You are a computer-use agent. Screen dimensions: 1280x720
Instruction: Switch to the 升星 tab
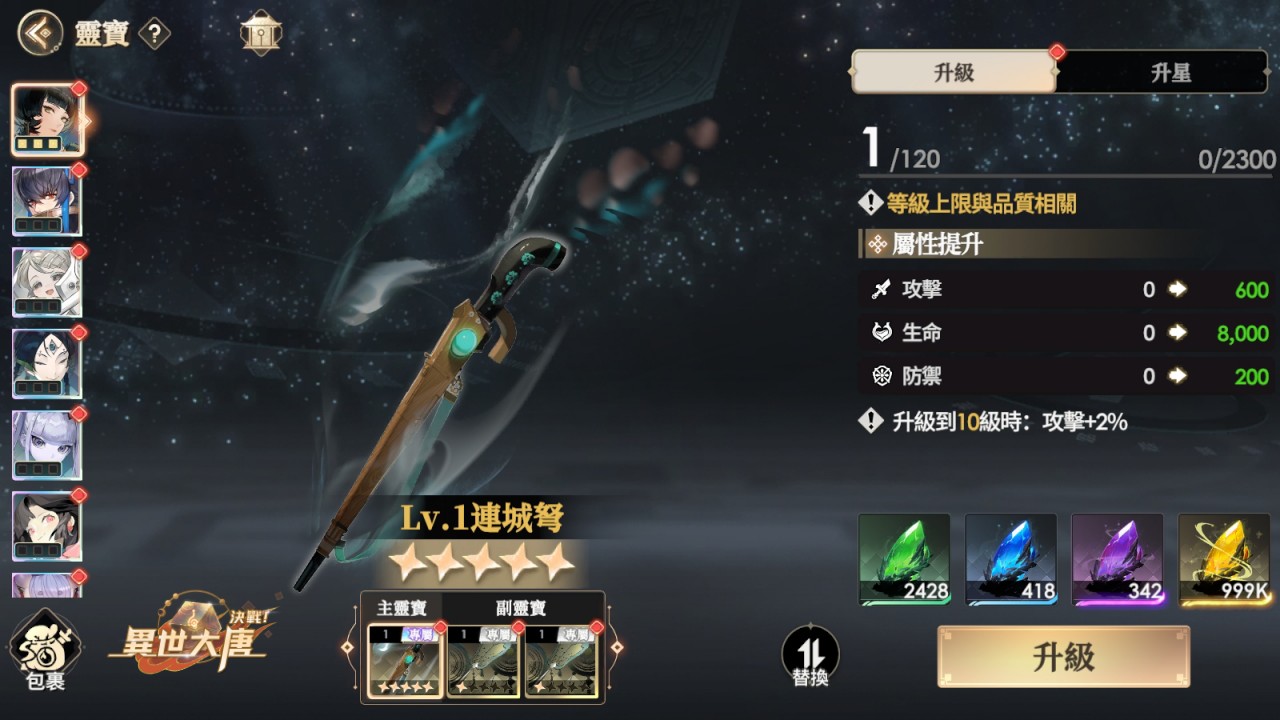(1170, 72)
